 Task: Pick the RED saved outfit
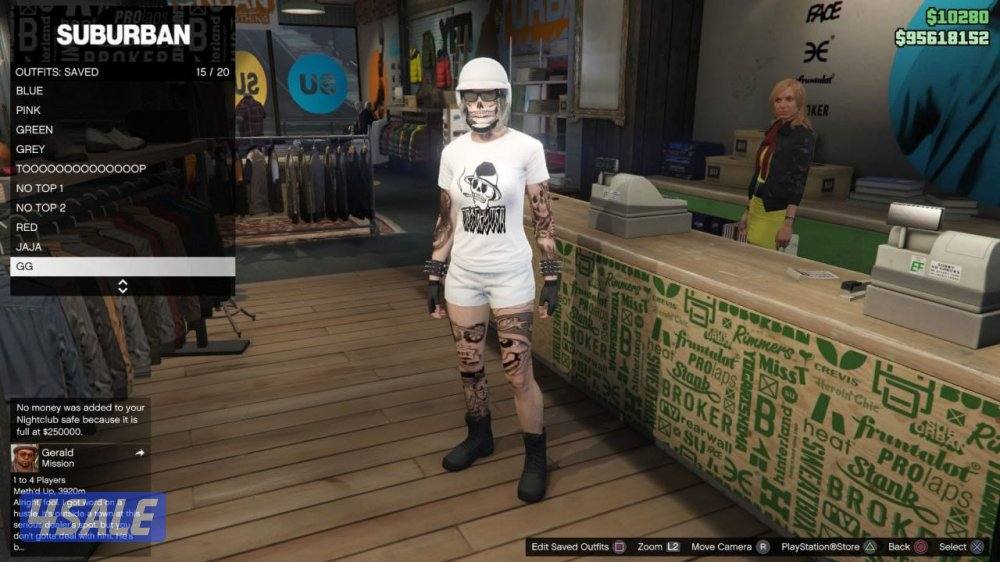tap(122, 227)
